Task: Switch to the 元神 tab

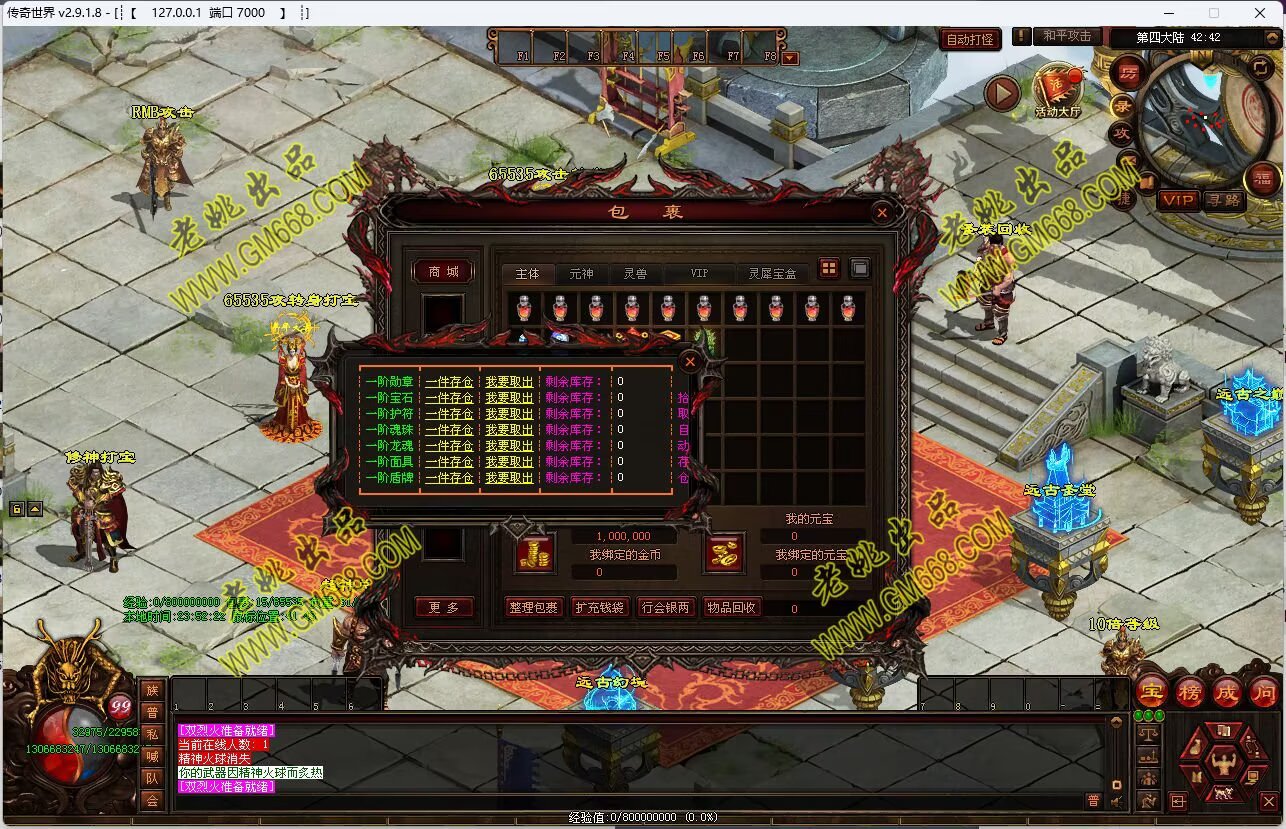Action: click(581, 273)
